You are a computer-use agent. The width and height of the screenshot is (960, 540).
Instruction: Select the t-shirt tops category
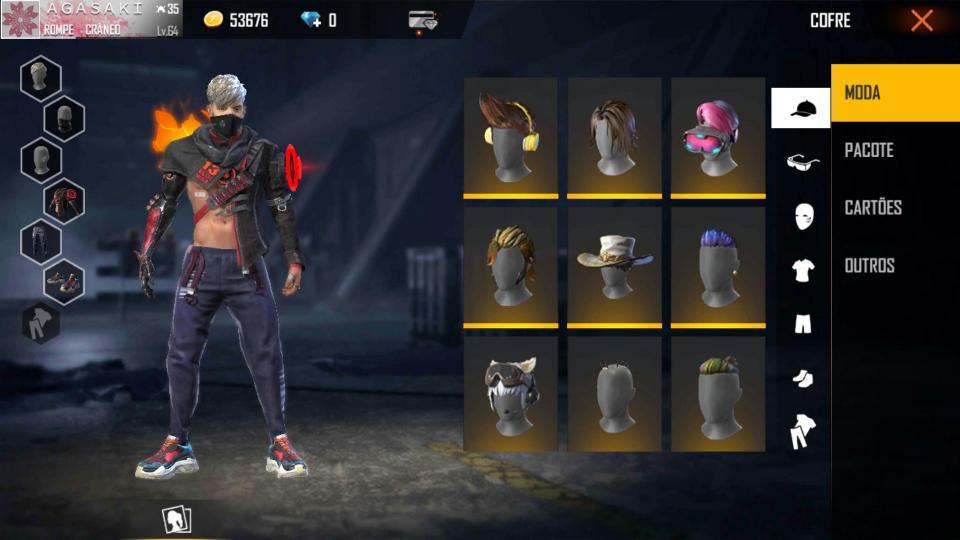click(803, 269)
